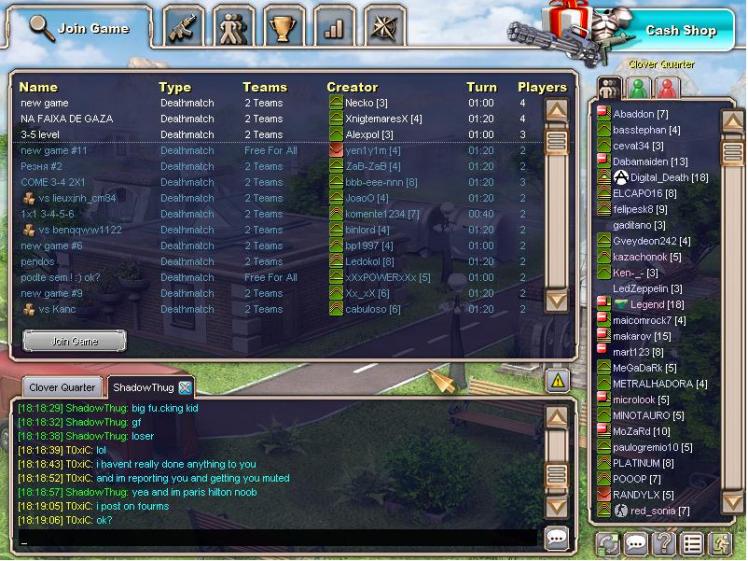
Task: Send the chat message with speech bubble button
Action: (x=556, y=537)
